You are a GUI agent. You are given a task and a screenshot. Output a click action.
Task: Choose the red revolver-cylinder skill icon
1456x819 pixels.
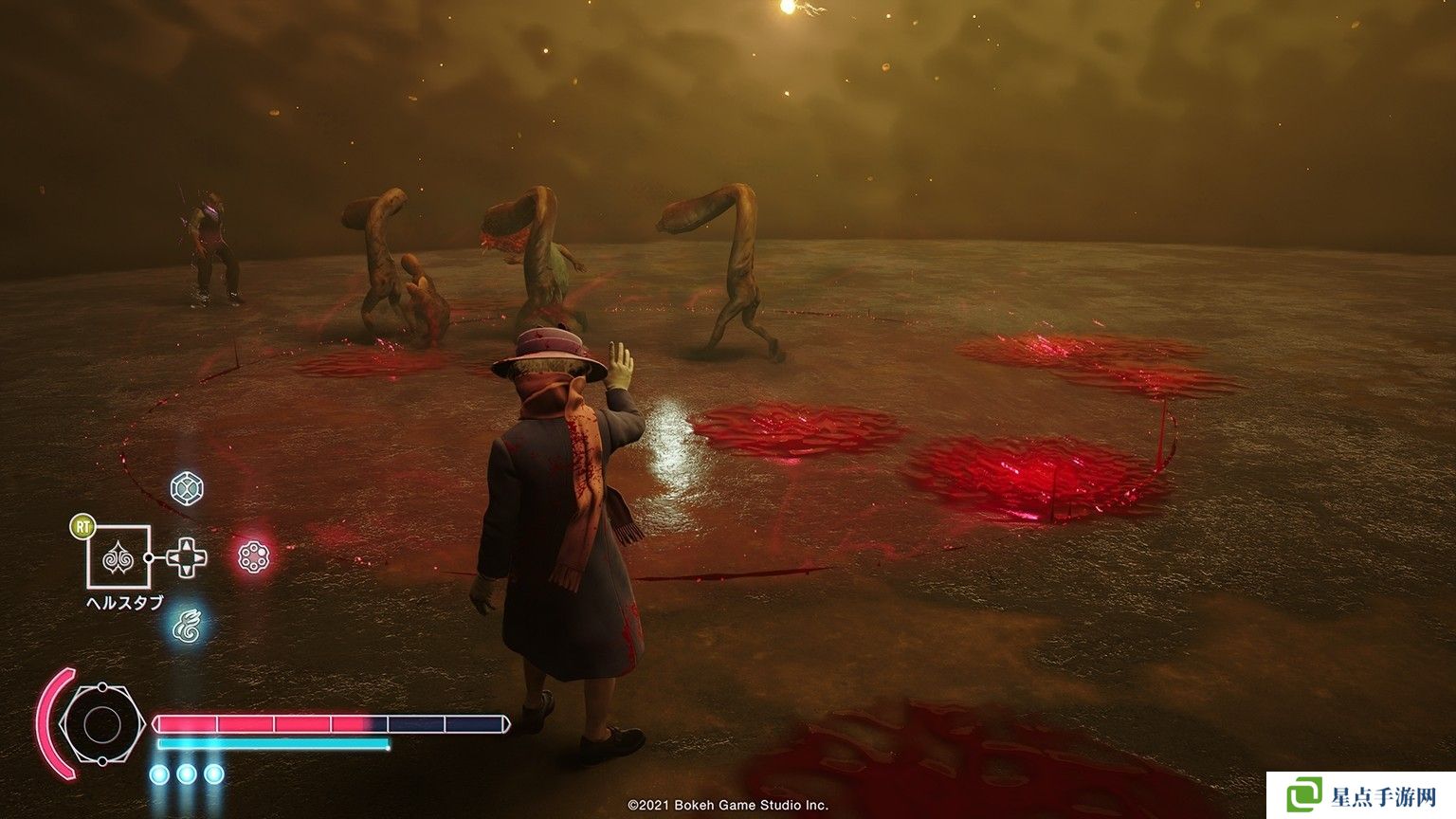pyautogui.click(x=252, y=556)
